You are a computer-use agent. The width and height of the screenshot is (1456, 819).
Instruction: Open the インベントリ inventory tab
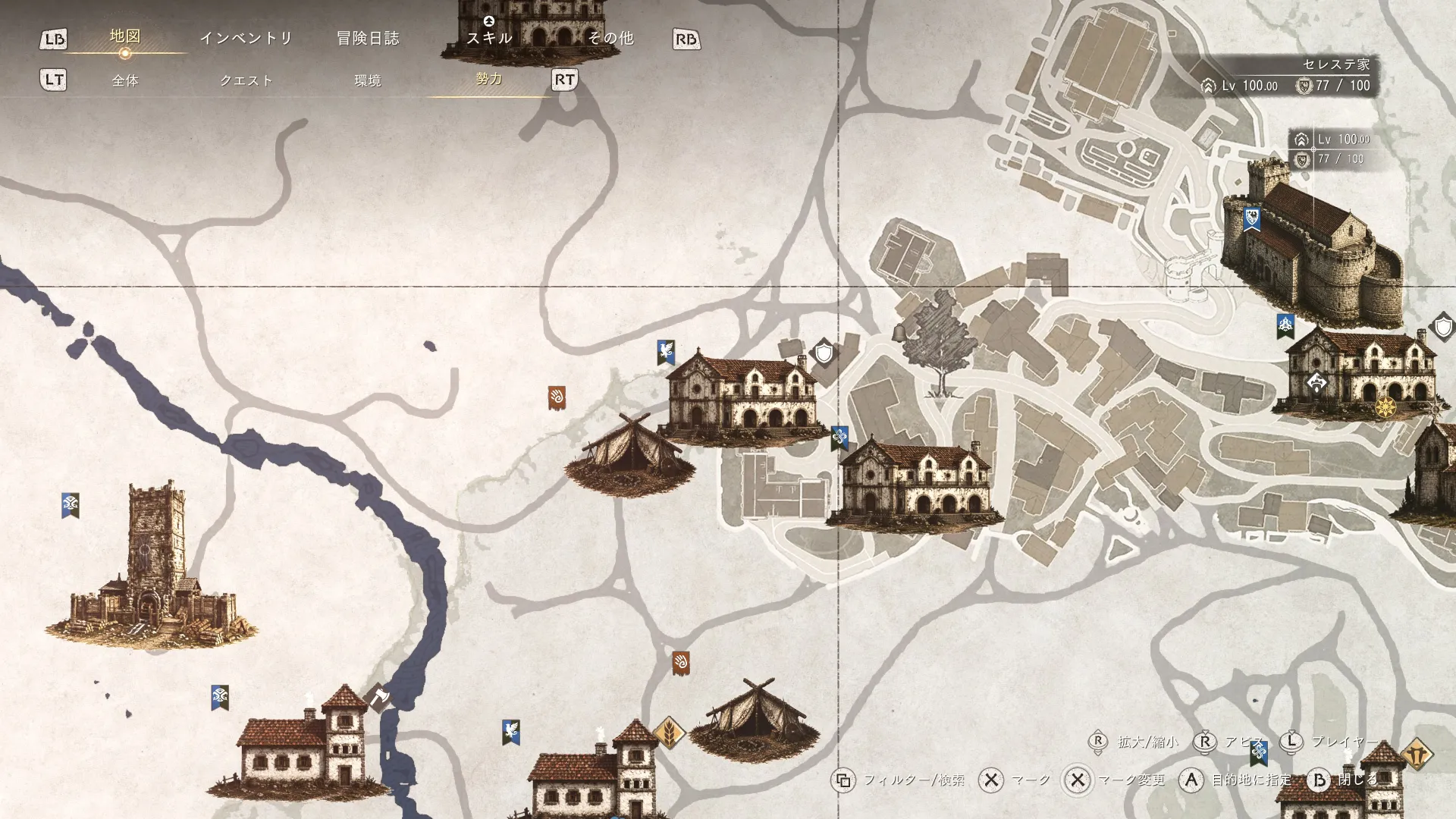coord(246,38)
